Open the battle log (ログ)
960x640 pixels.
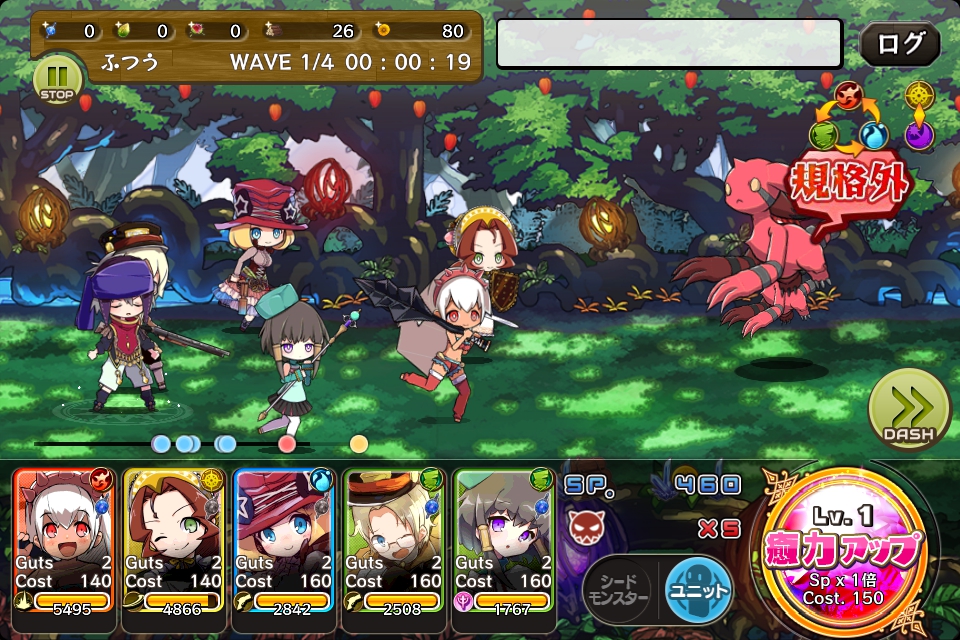point(899,44)
